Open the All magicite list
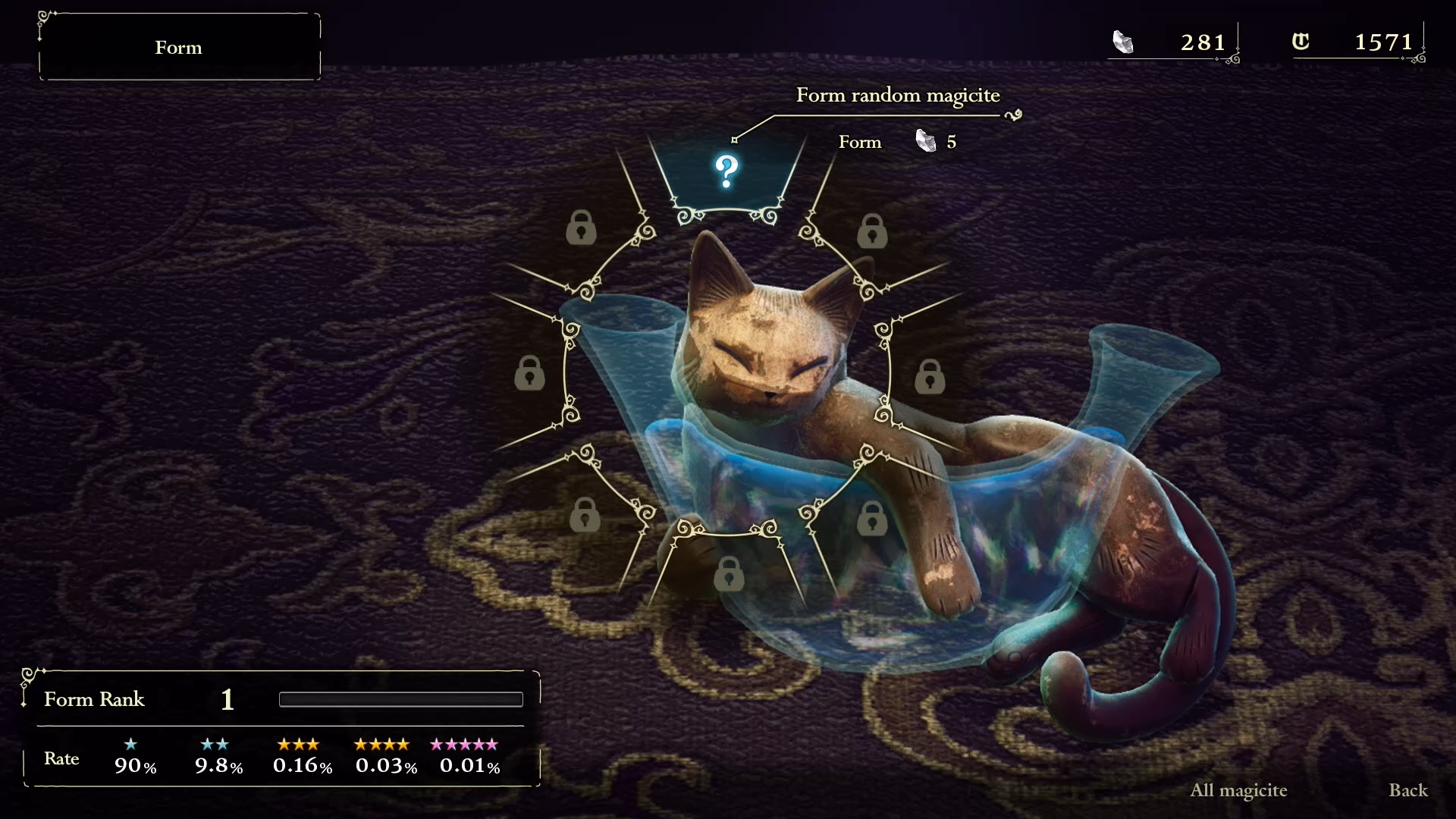Viewport: 1456px width, 819px height. (1238, 790)
